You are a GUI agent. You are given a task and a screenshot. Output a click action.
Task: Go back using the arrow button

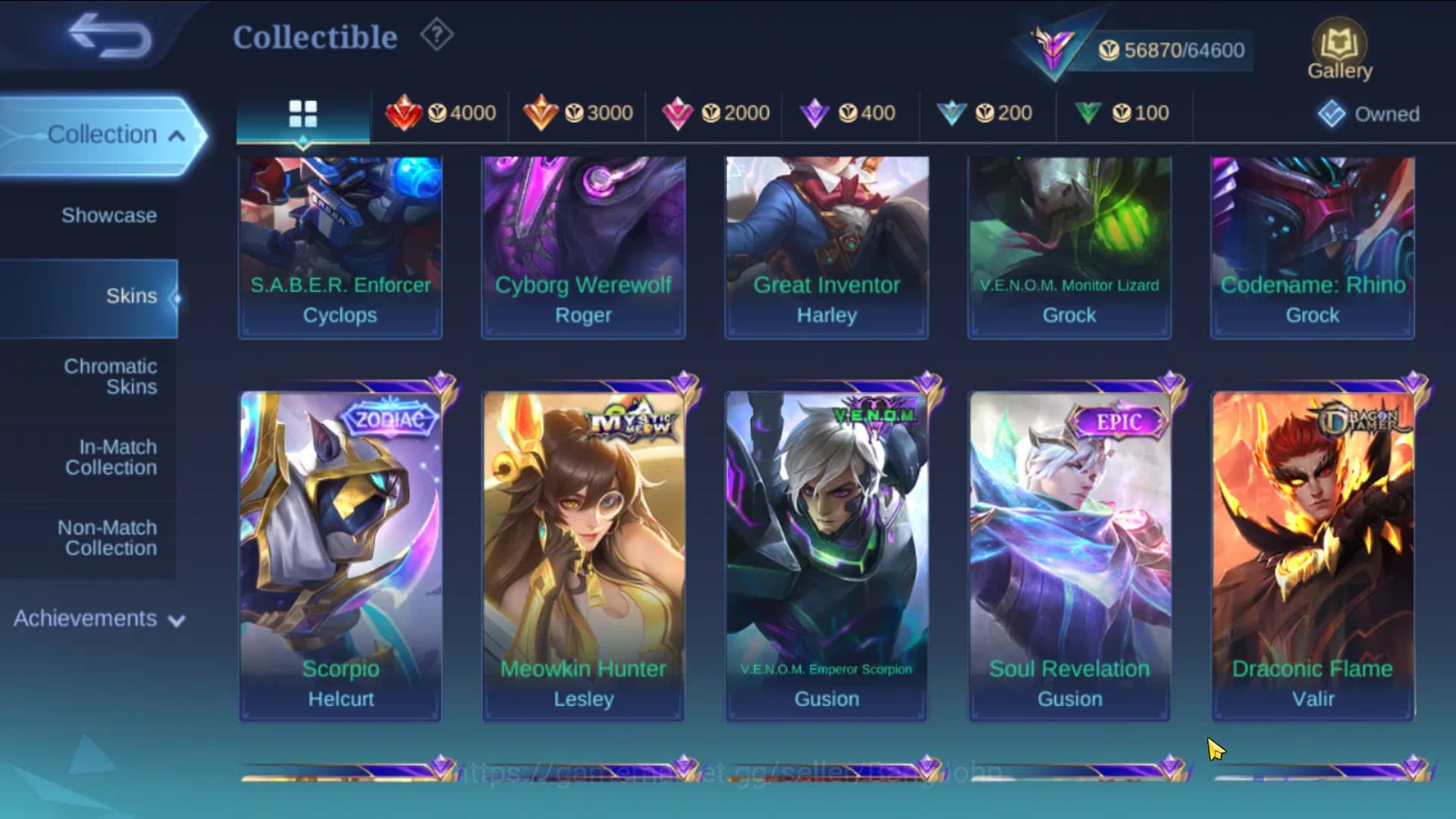[x=108, y=36]
